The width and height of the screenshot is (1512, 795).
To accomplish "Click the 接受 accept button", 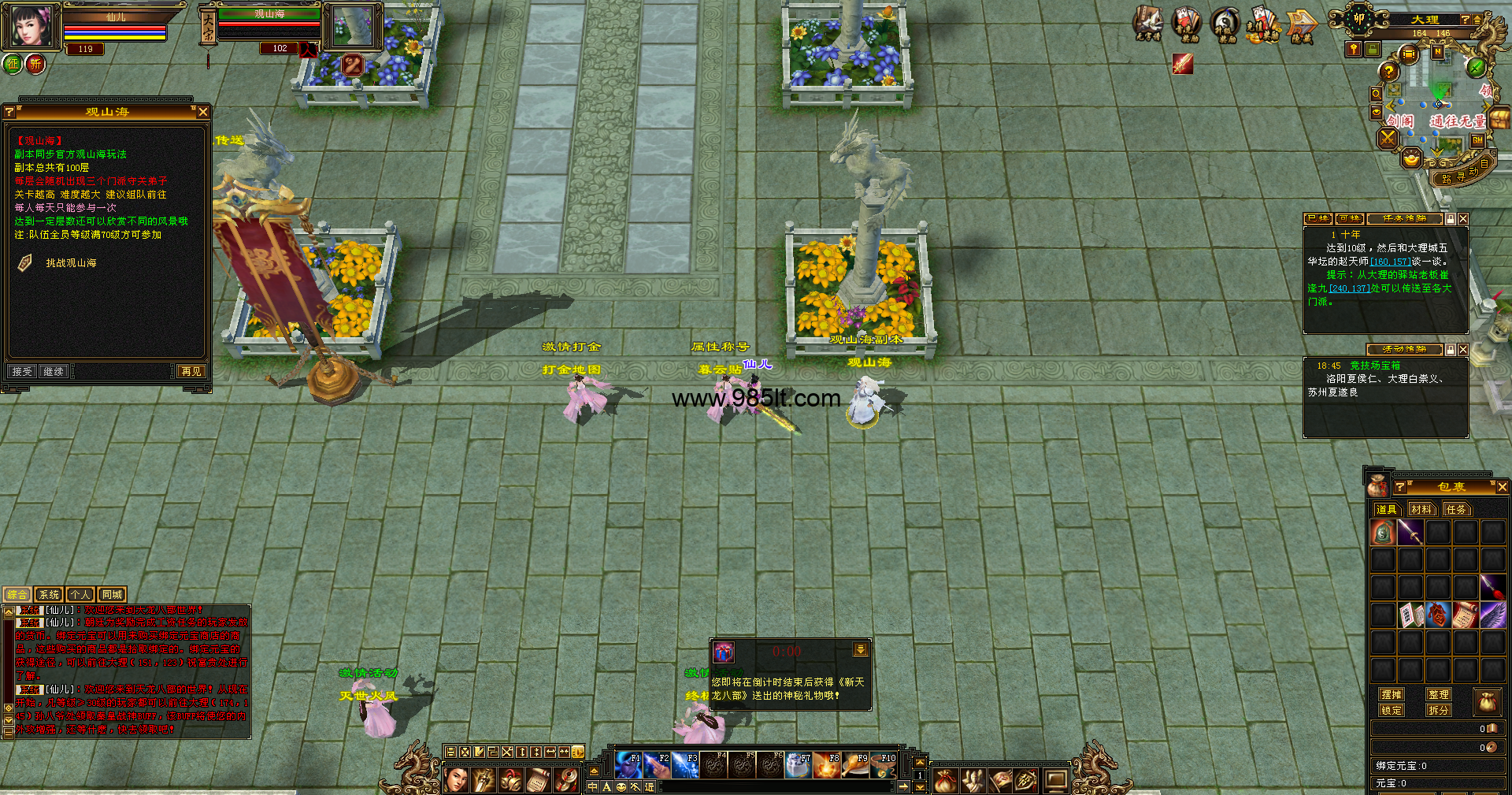I will pyautogui.click(x=22, y=371).
